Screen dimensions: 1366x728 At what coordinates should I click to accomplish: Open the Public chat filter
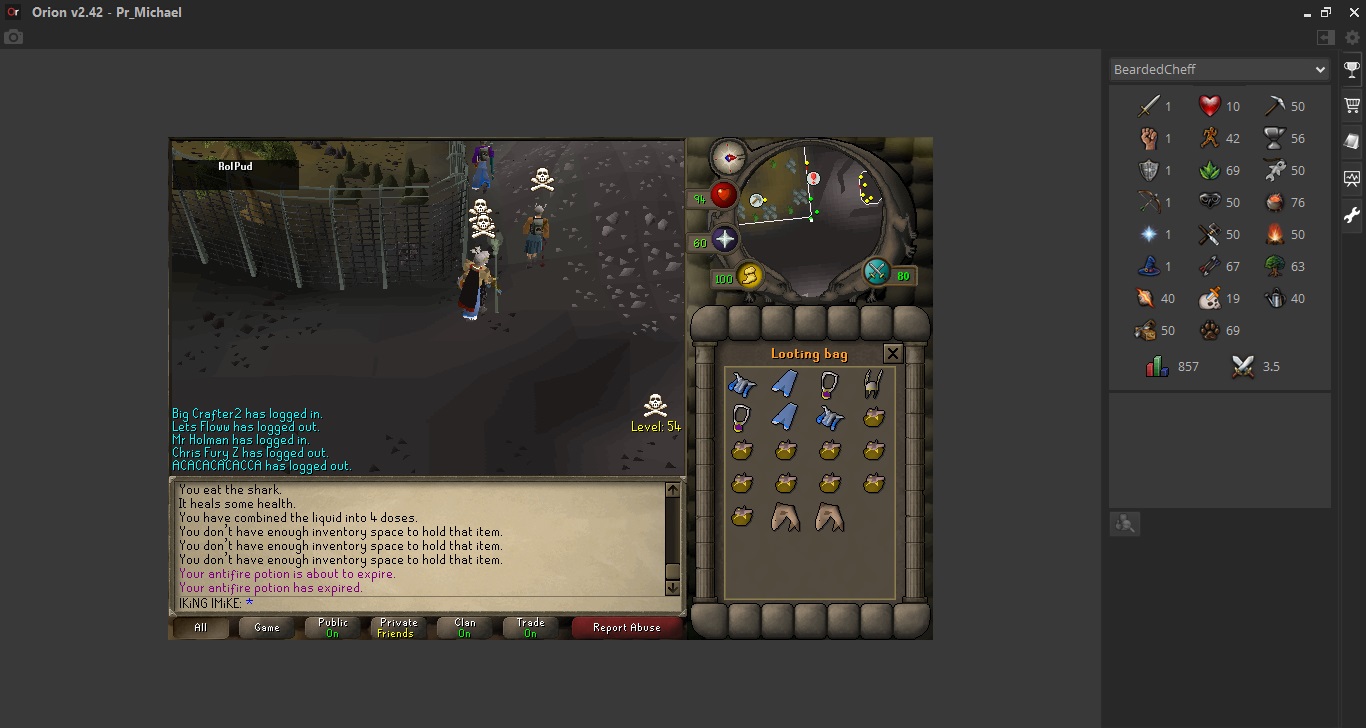(333, 628)
